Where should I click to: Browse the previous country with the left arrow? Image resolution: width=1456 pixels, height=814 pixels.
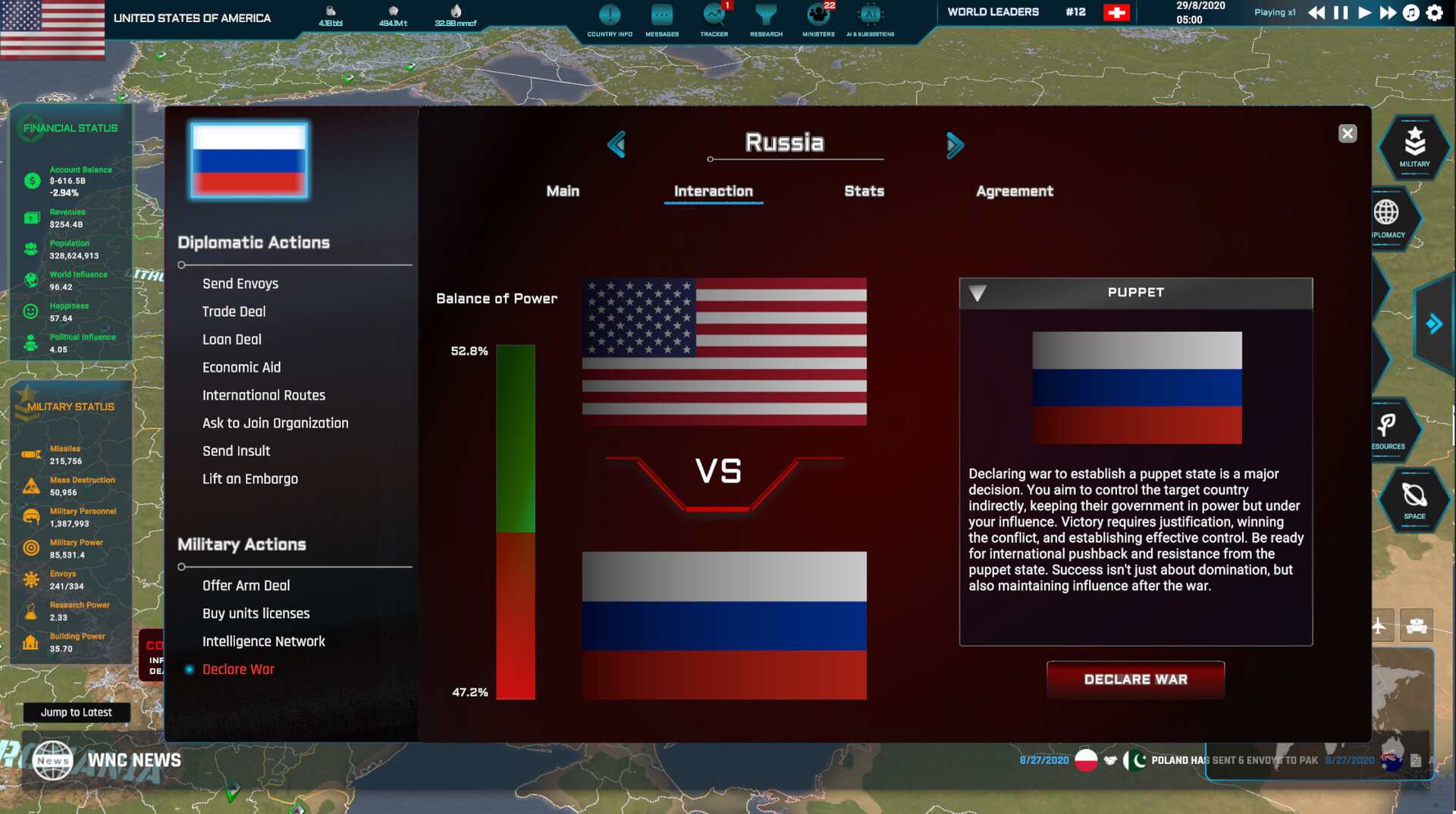[617, 145]
